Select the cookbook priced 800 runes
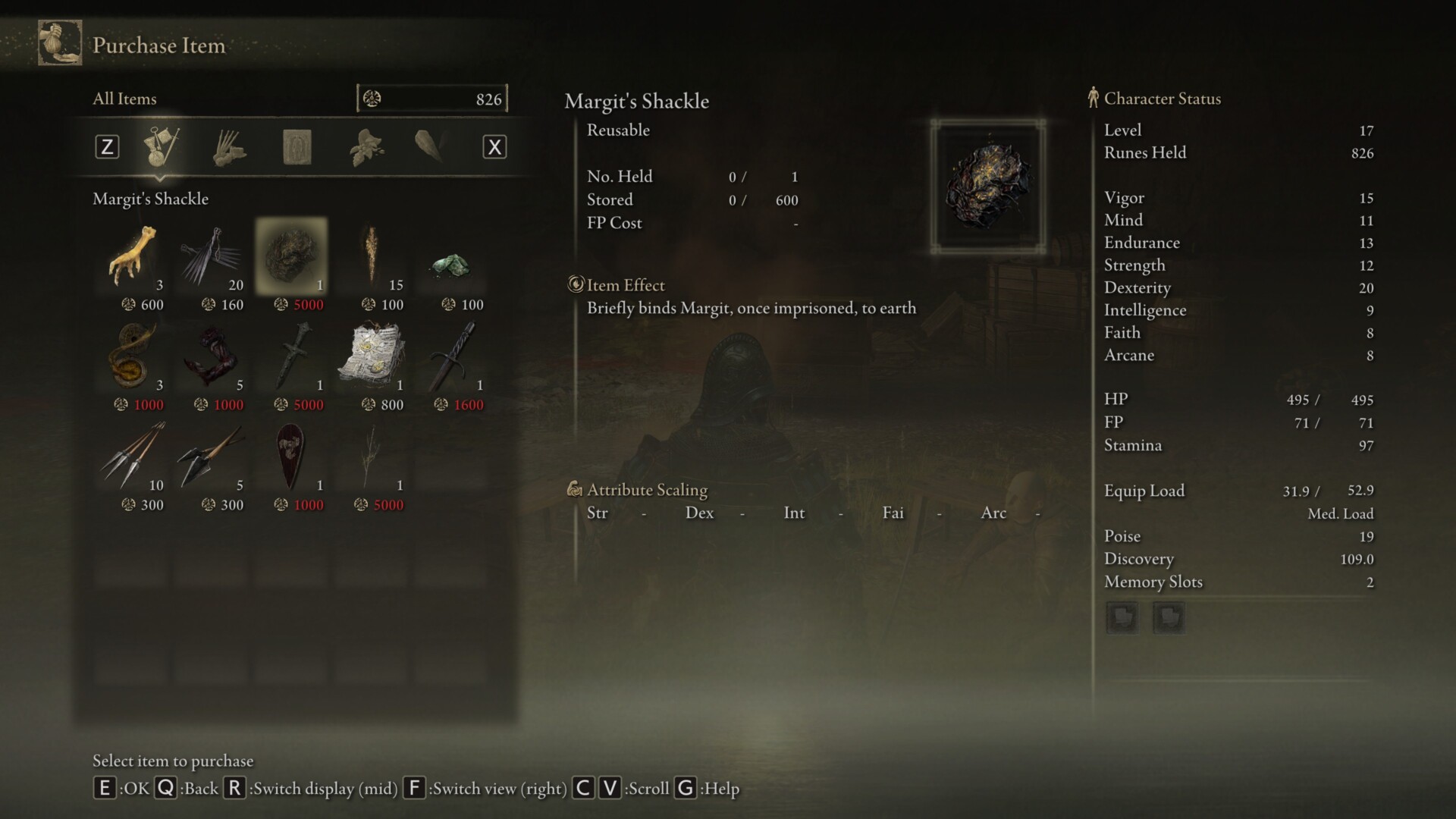This screenshot has height=819, width=1456. pyautogui.click(x=372, y=358)
